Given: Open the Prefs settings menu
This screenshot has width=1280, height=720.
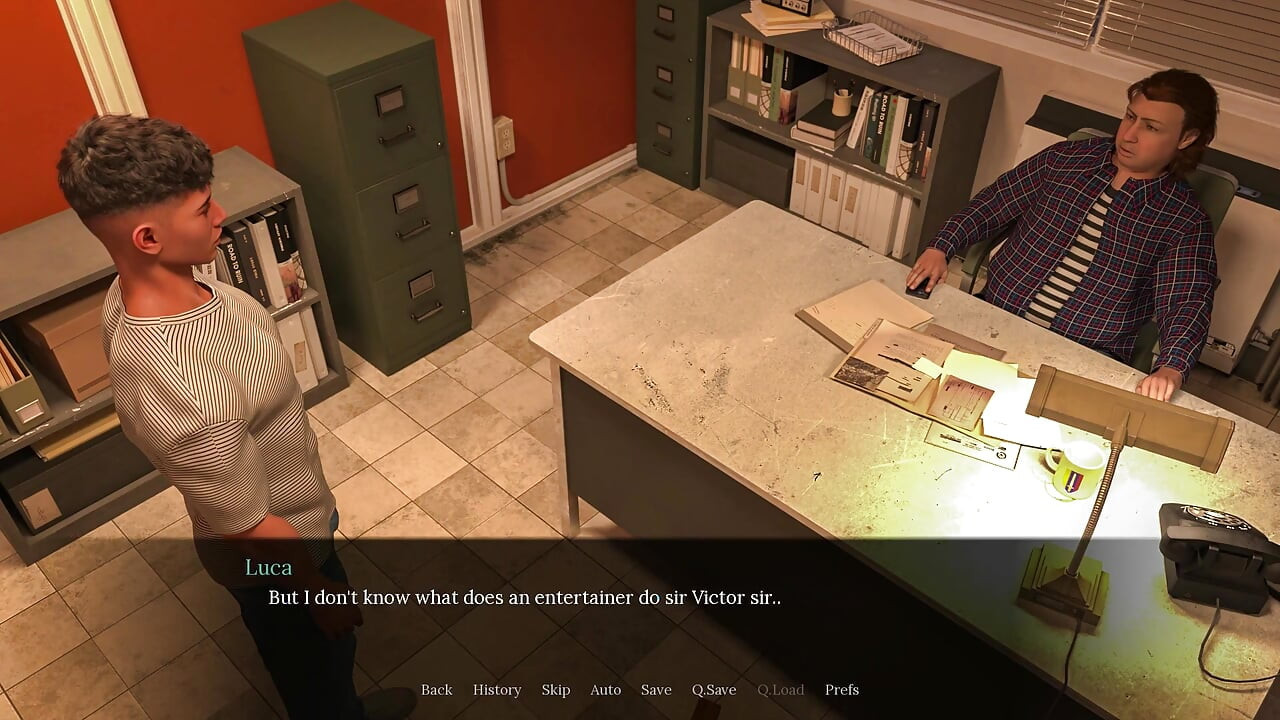Looking at the screenshot, I should 842,690.
